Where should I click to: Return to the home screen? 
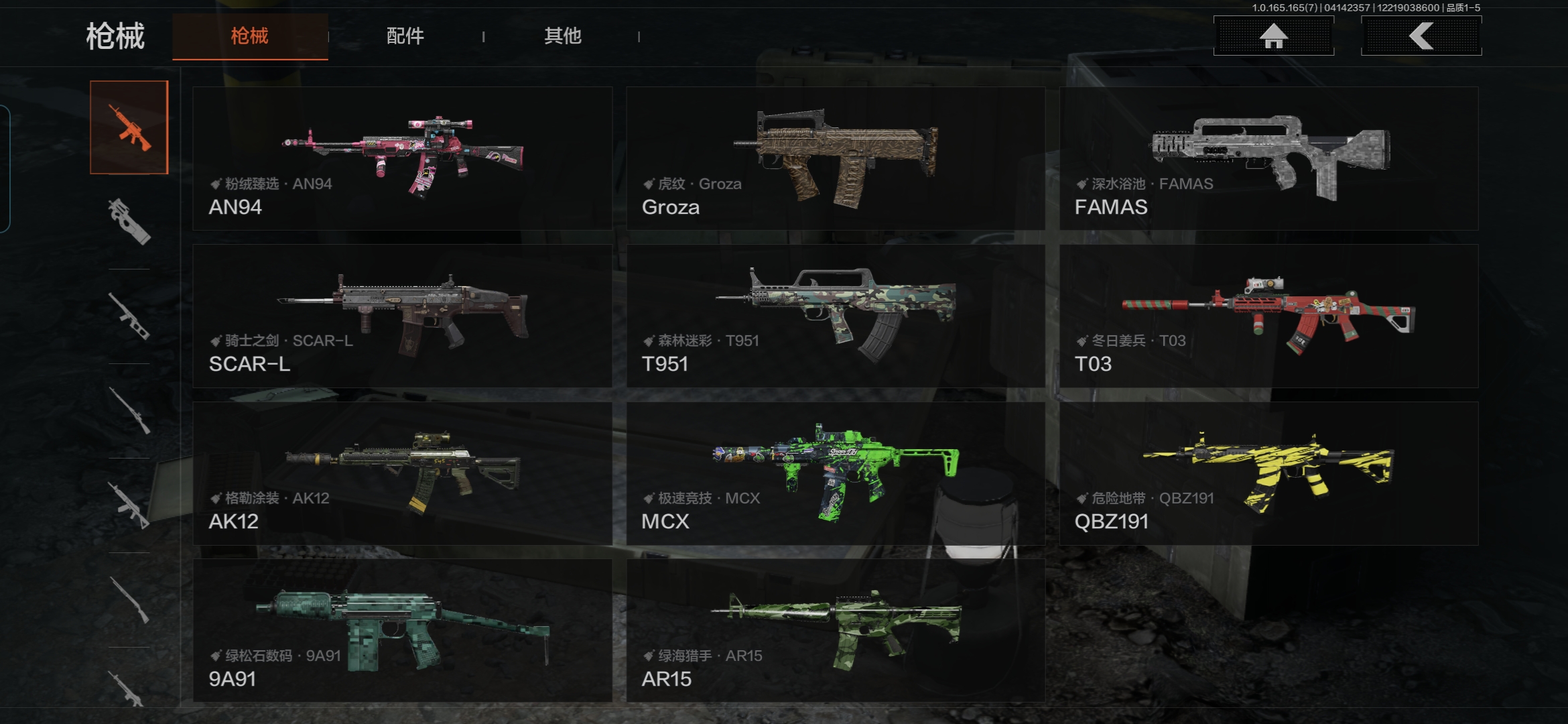[x=1273, y=36]
